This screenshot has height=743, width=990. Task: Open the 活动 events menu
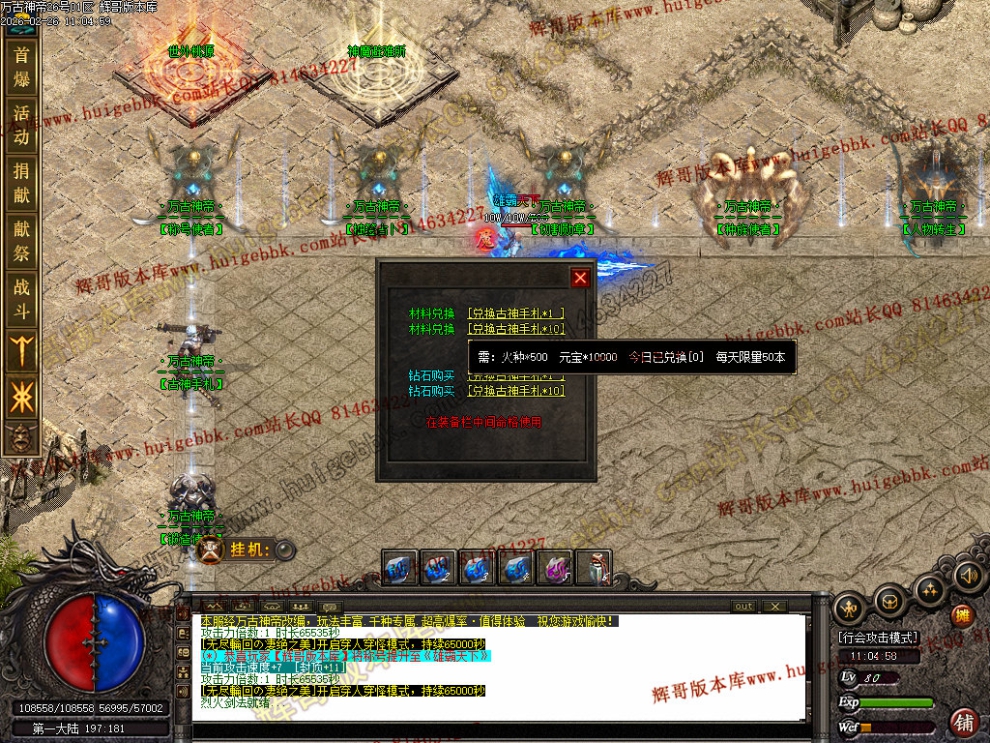(20, 123)
